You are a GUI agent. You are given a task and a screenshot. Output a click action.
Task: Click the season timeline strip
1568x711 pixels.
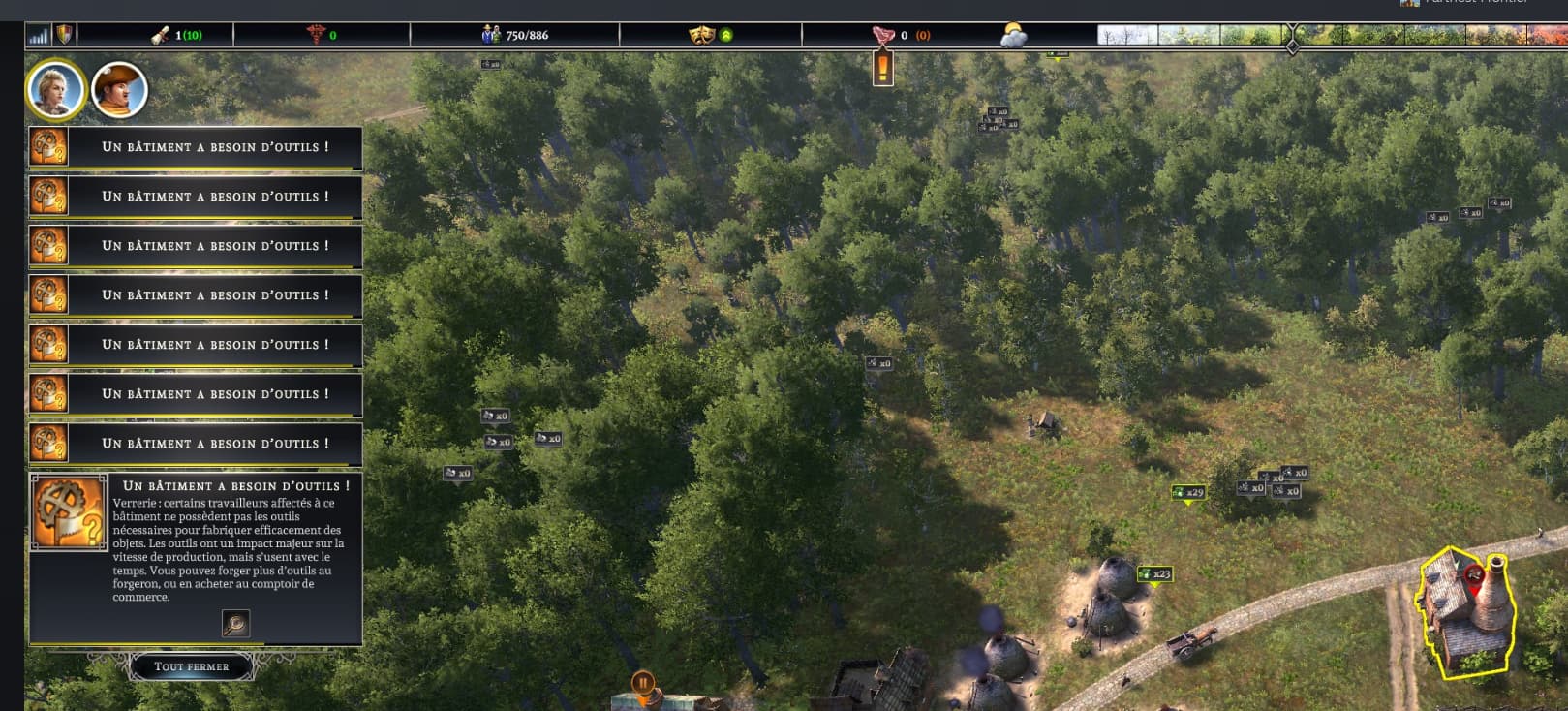(x=1331, y=36)
